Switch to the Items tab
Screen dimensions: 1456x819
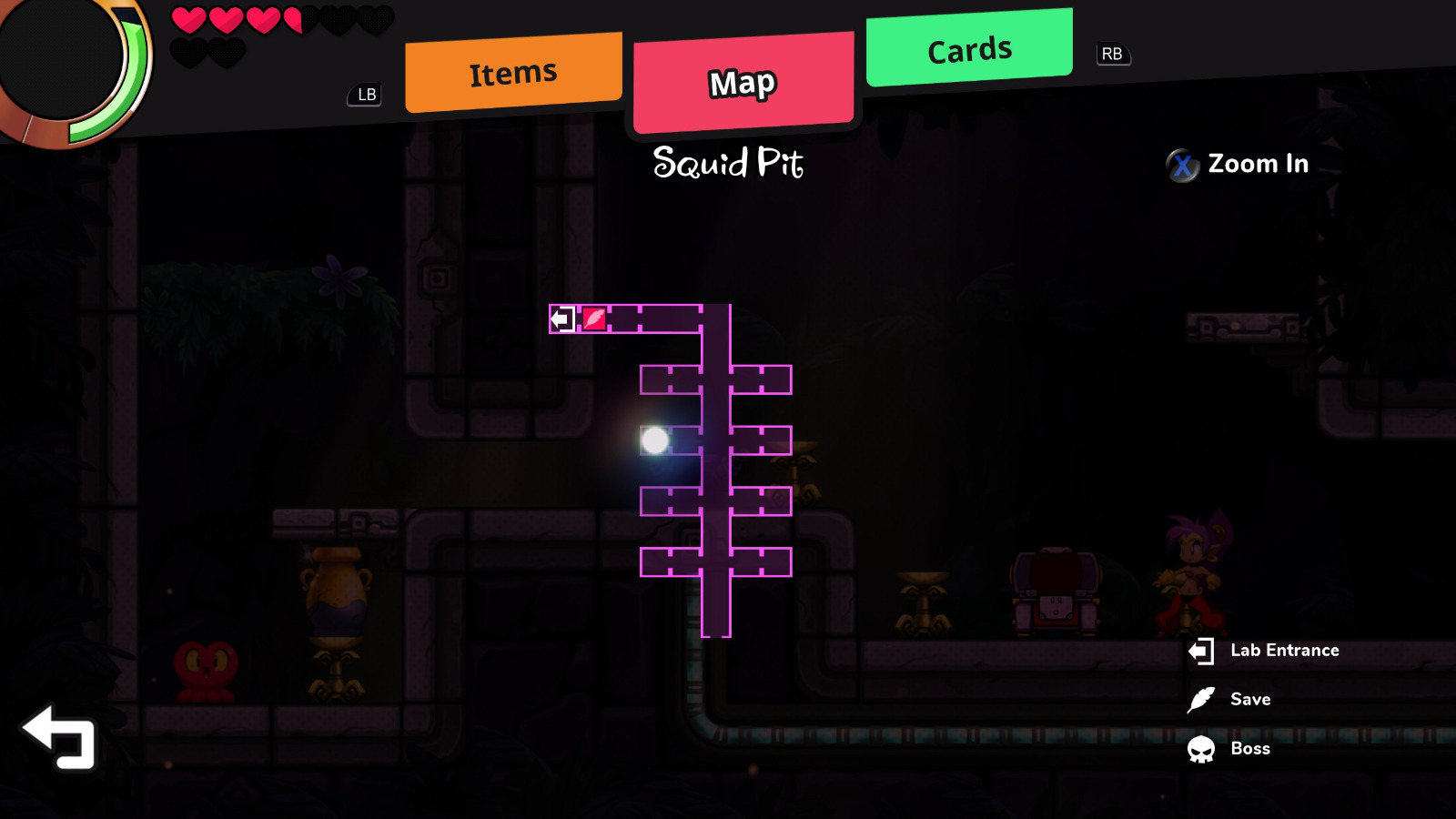click(x=512, y=71)
